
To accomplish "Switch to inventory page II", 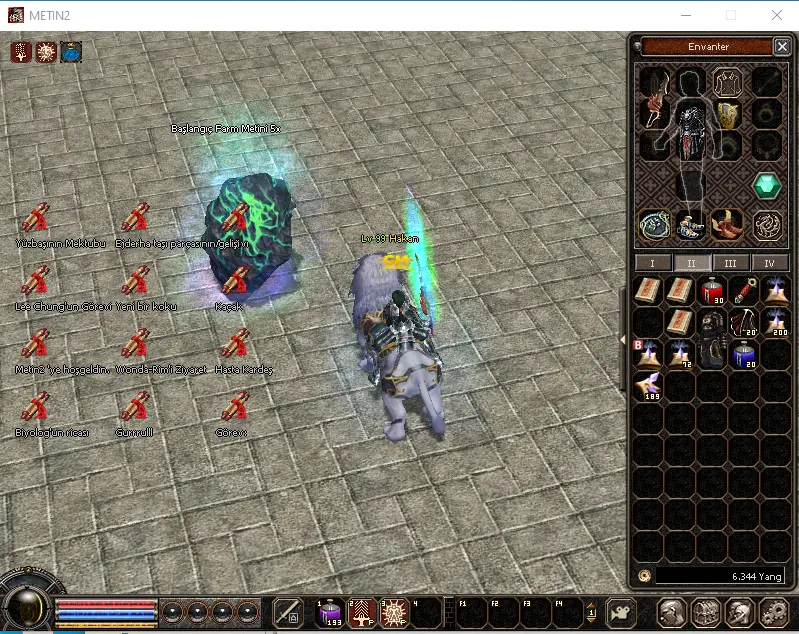I will coord(691,263).
